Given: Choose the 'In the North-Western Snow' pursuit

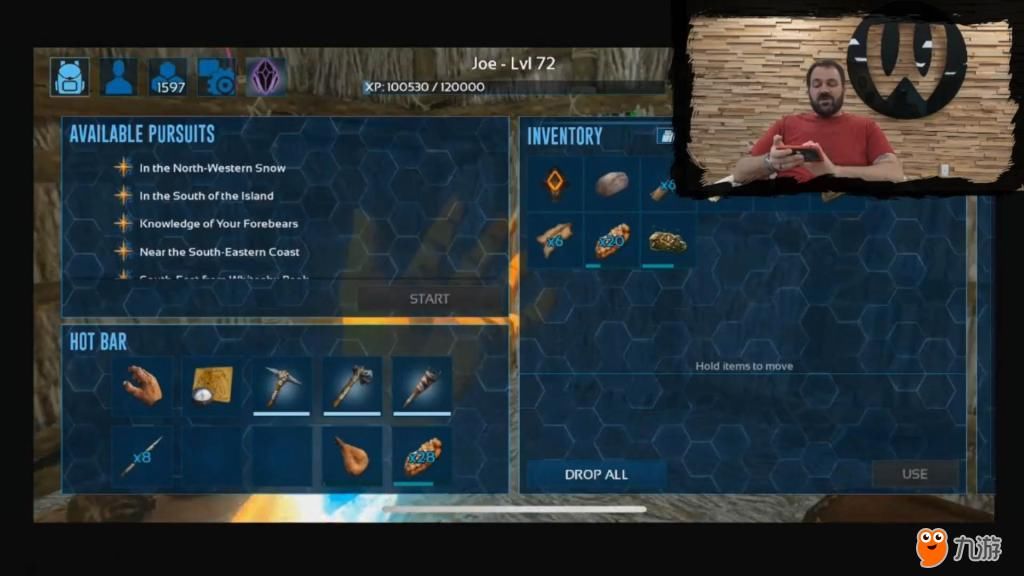Looking at the screenshot, I should tap(212, 168).
